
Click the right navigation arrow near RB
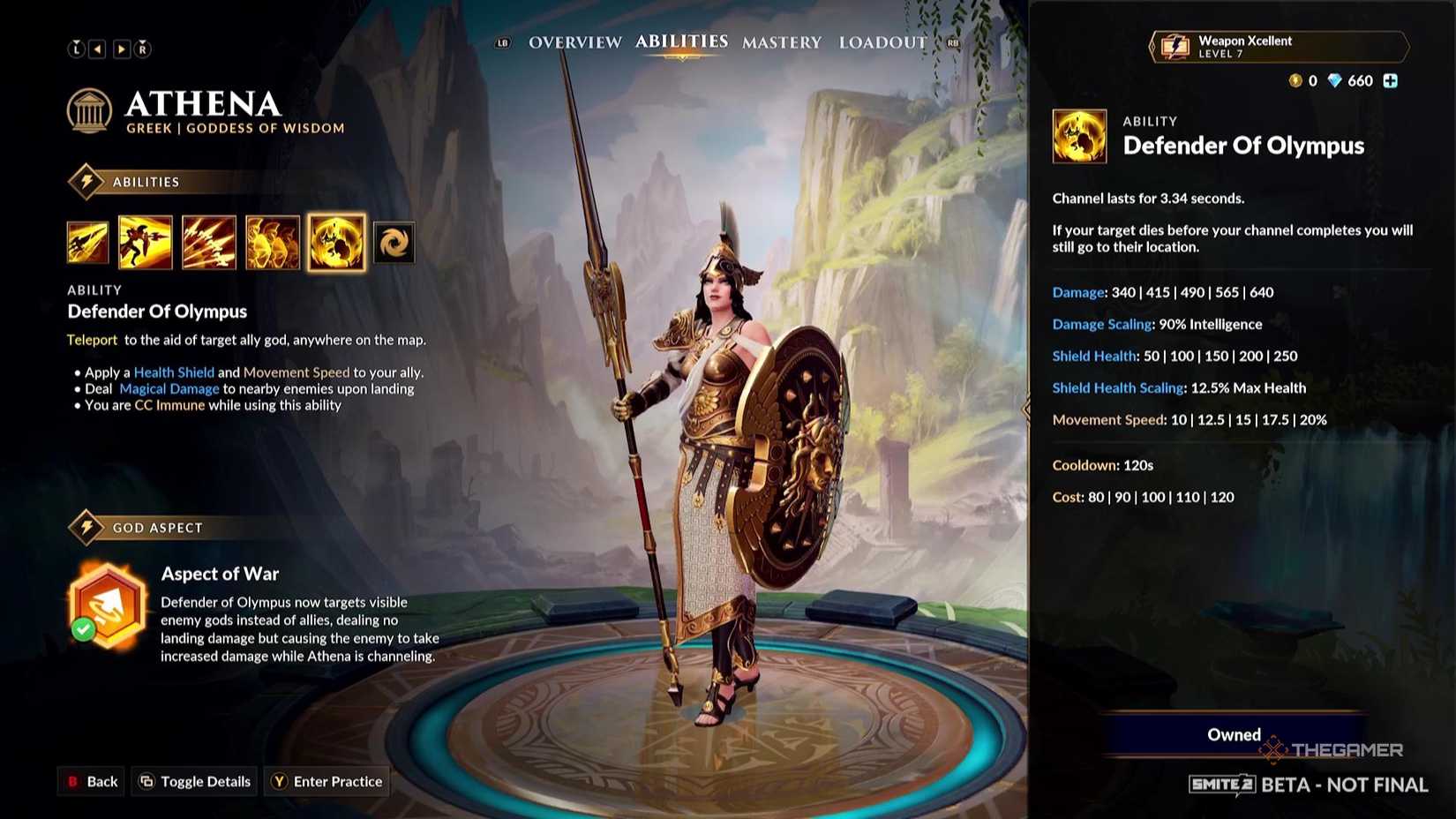(x=122, y=49)
